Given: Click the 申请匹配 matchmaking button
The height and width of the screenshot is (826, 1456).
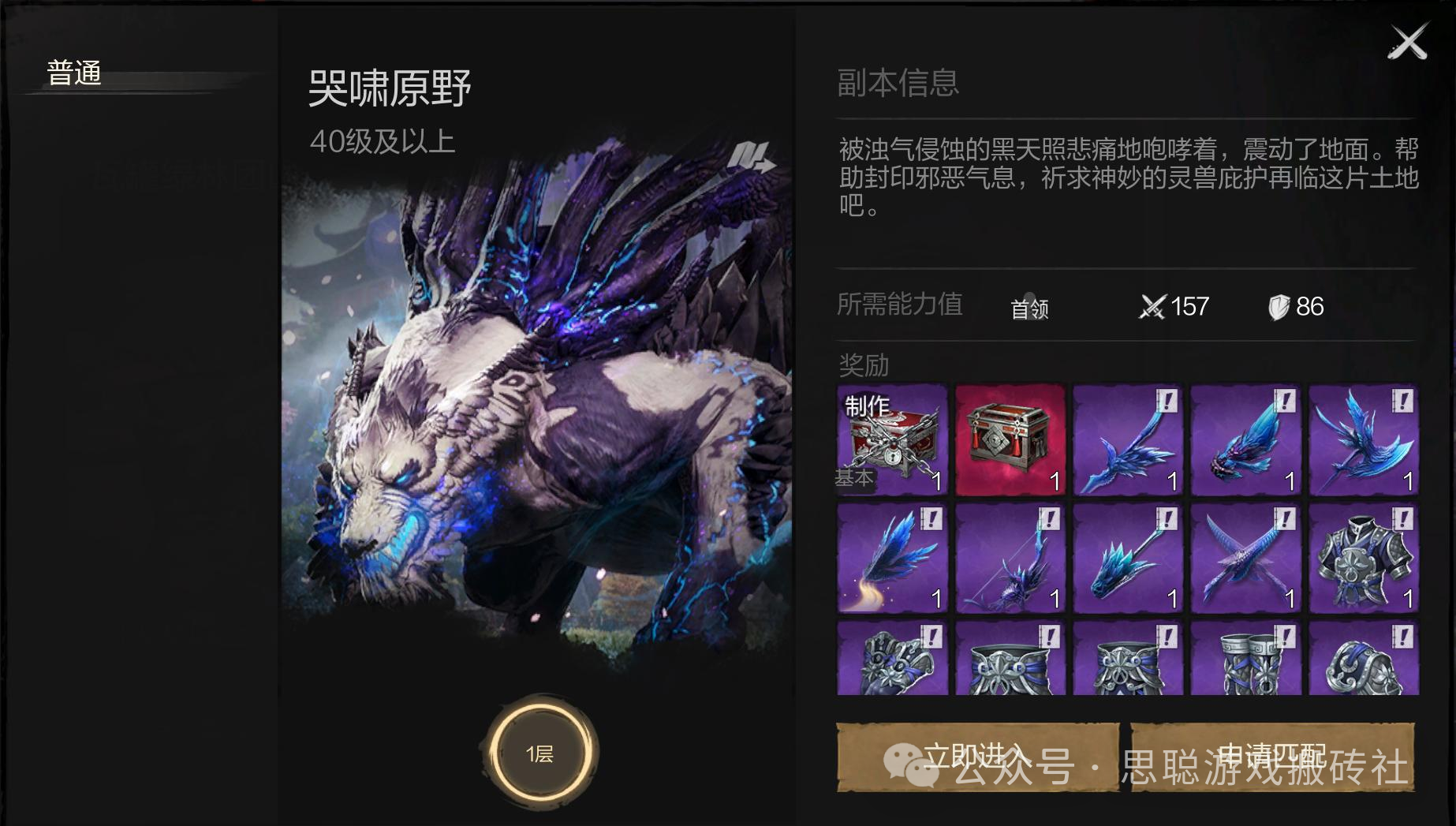Looking at the screenshot, I should pos(1272,757).
